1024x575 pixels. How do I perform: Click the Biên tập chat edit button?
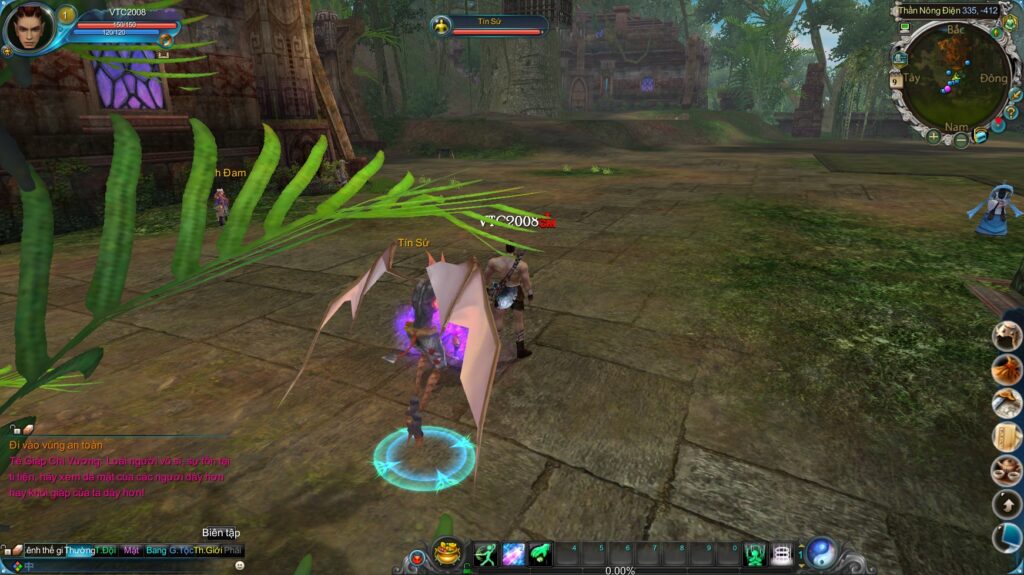pos(220,533)
